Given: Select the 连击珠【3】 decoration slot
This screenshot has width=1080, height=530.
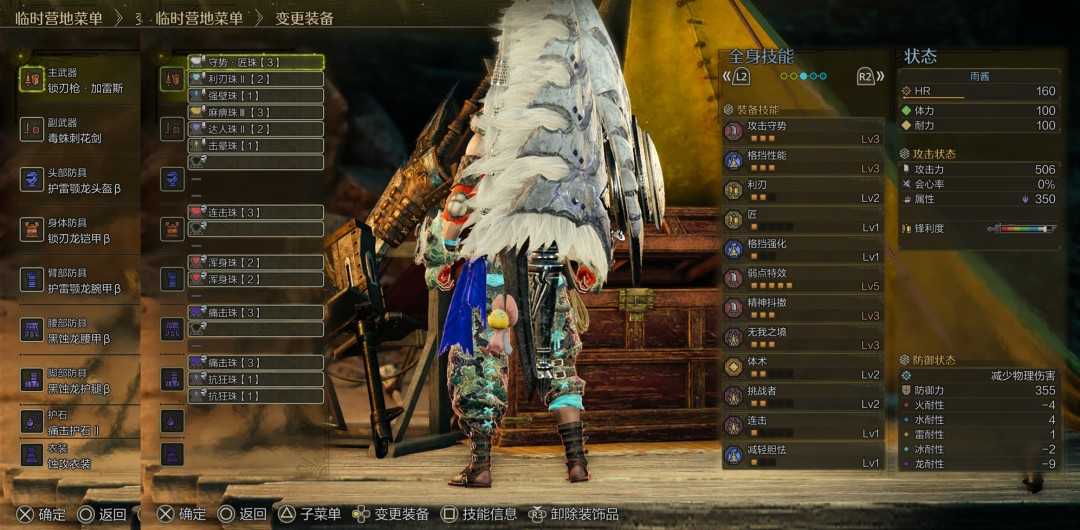Looking at the screenshot, I should click(x=256, y=212).
